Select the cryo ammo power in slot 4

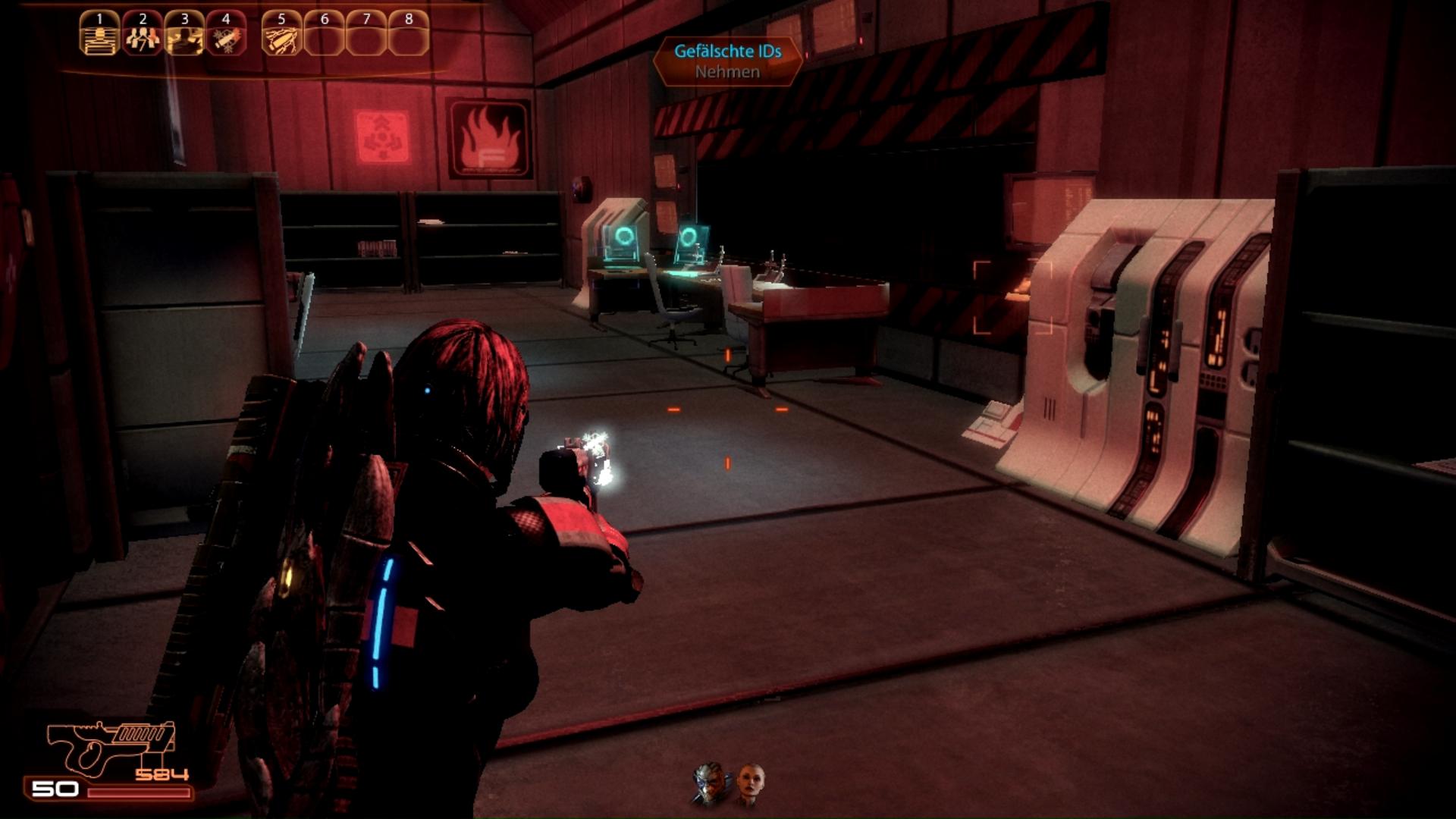coord(226,34)
